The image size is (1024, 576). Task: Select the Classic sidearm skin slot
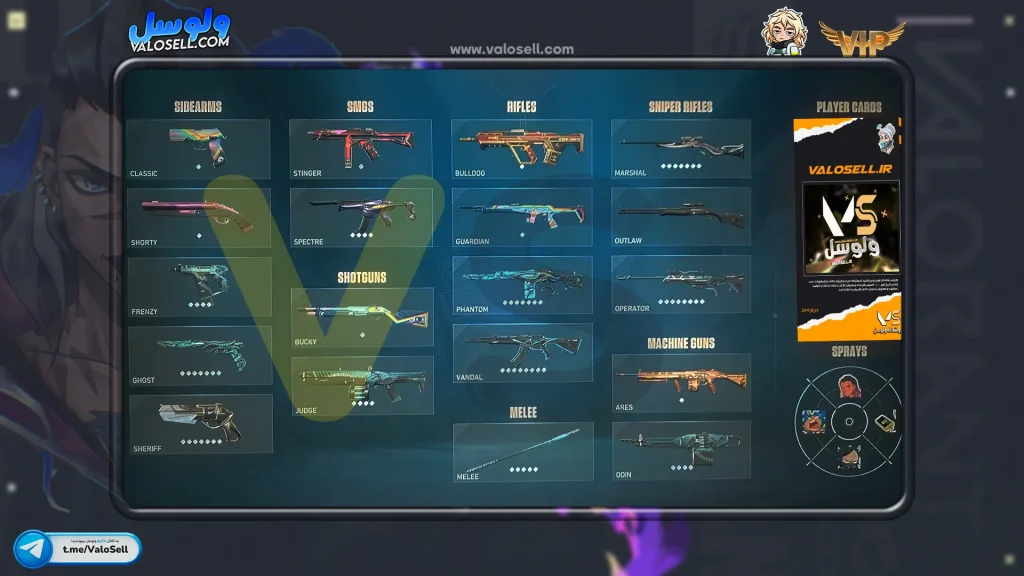[198, 149]
